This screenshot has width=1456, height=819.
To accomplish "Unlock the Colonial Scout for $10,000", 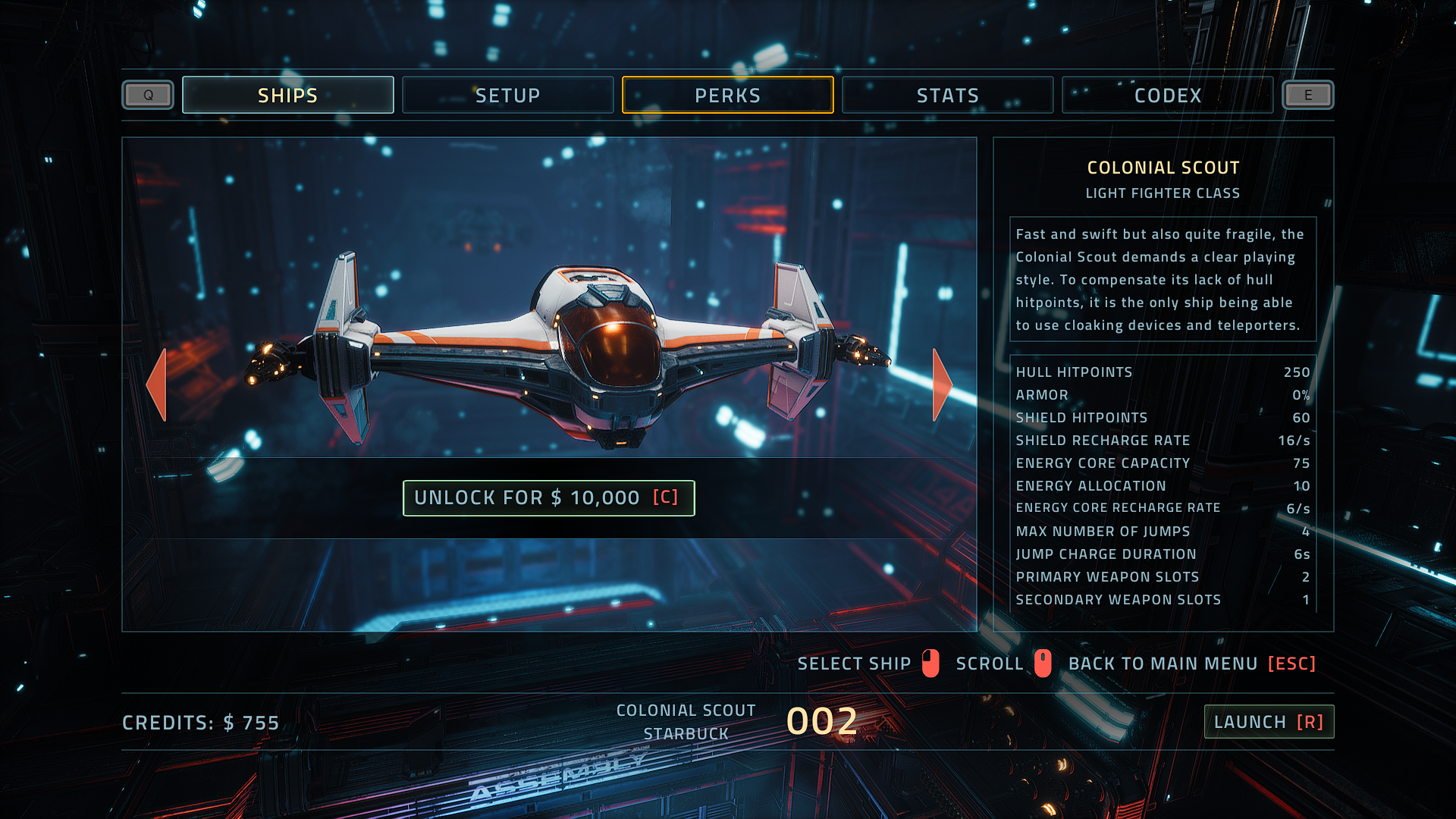I will pos(548,498).
